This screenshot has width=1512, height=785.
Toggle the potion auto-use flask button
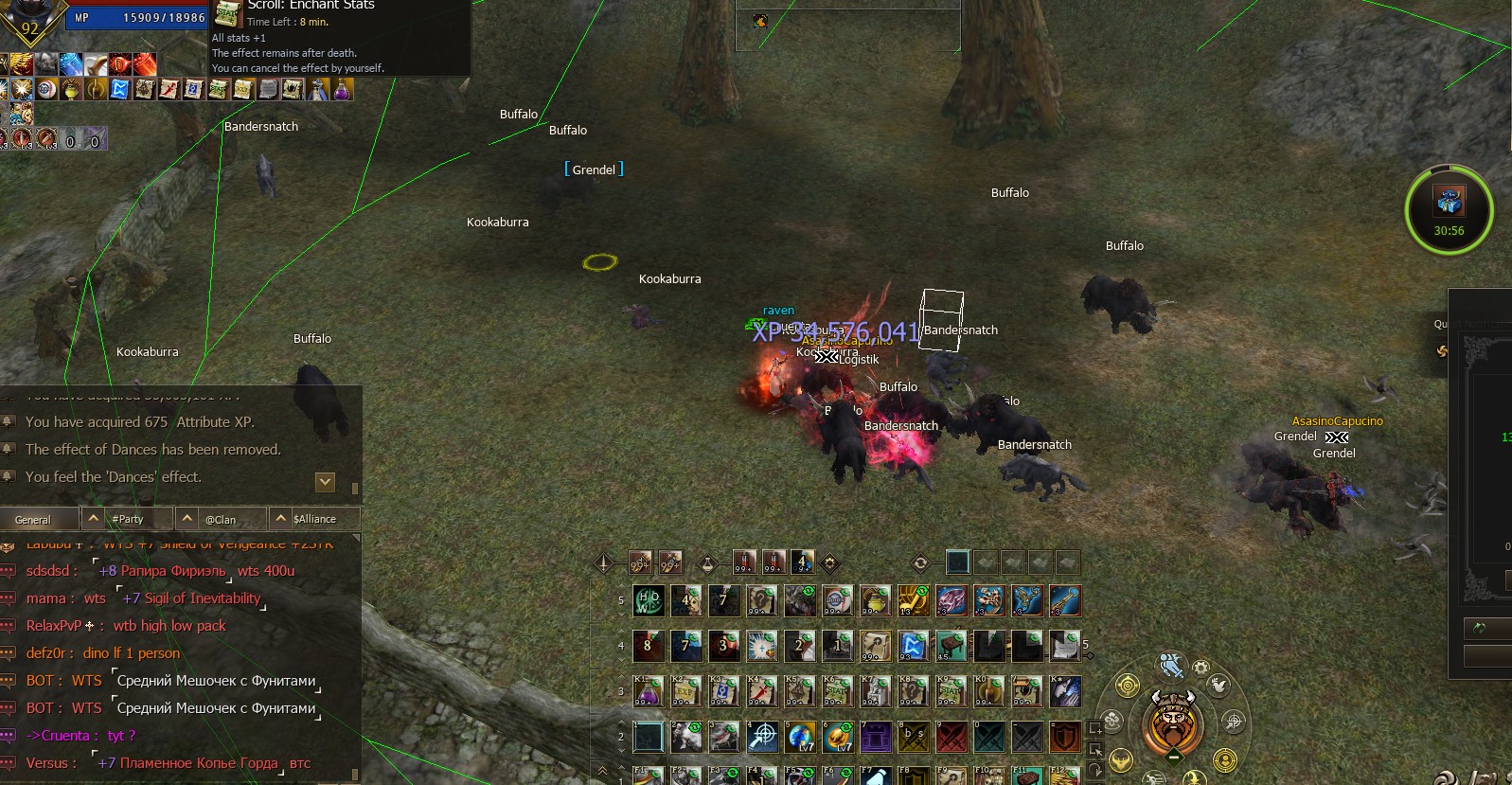pos(707,563)
